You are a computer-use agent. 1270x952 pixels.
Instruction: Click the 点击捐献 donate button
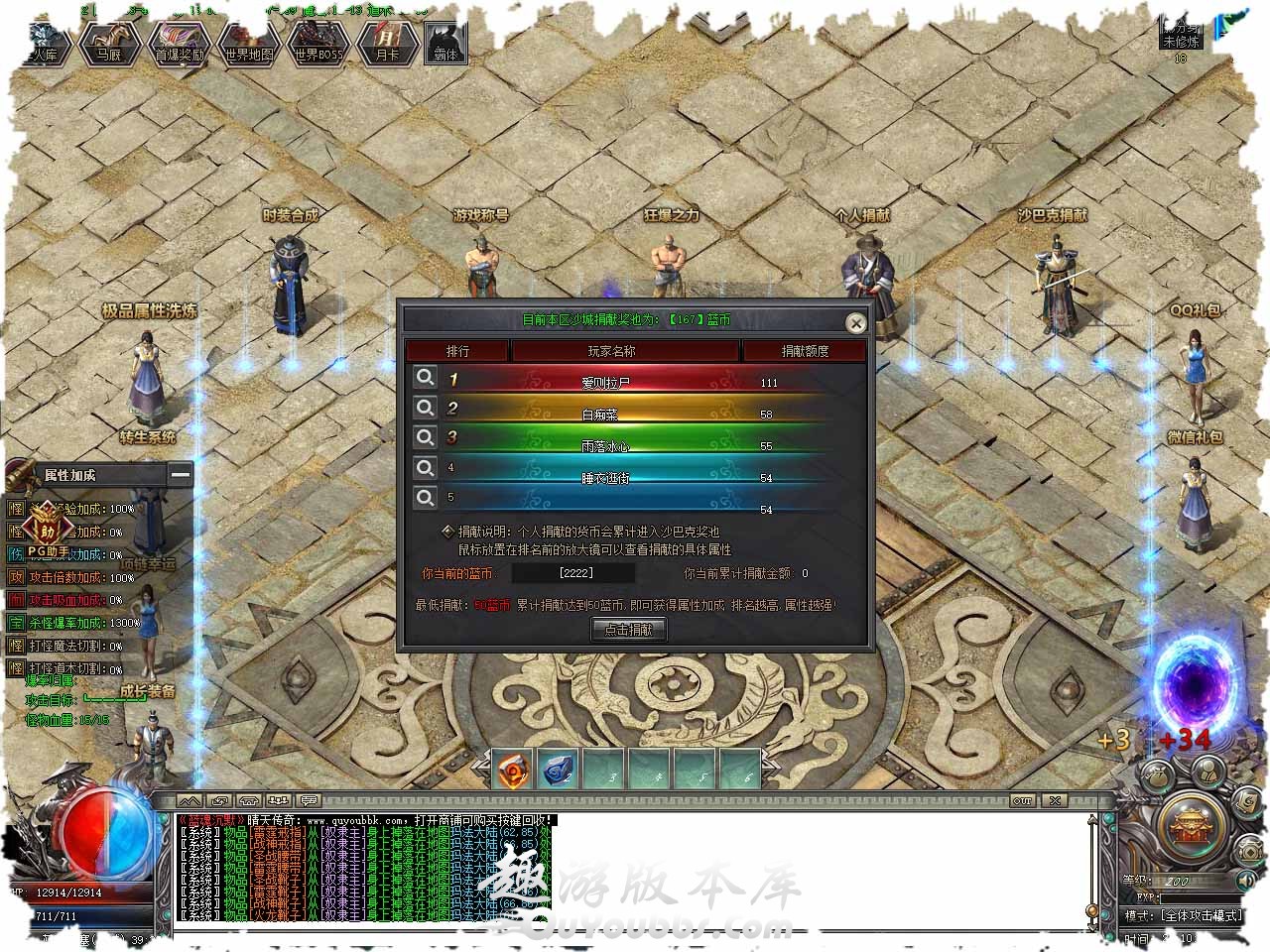[629, 630]
